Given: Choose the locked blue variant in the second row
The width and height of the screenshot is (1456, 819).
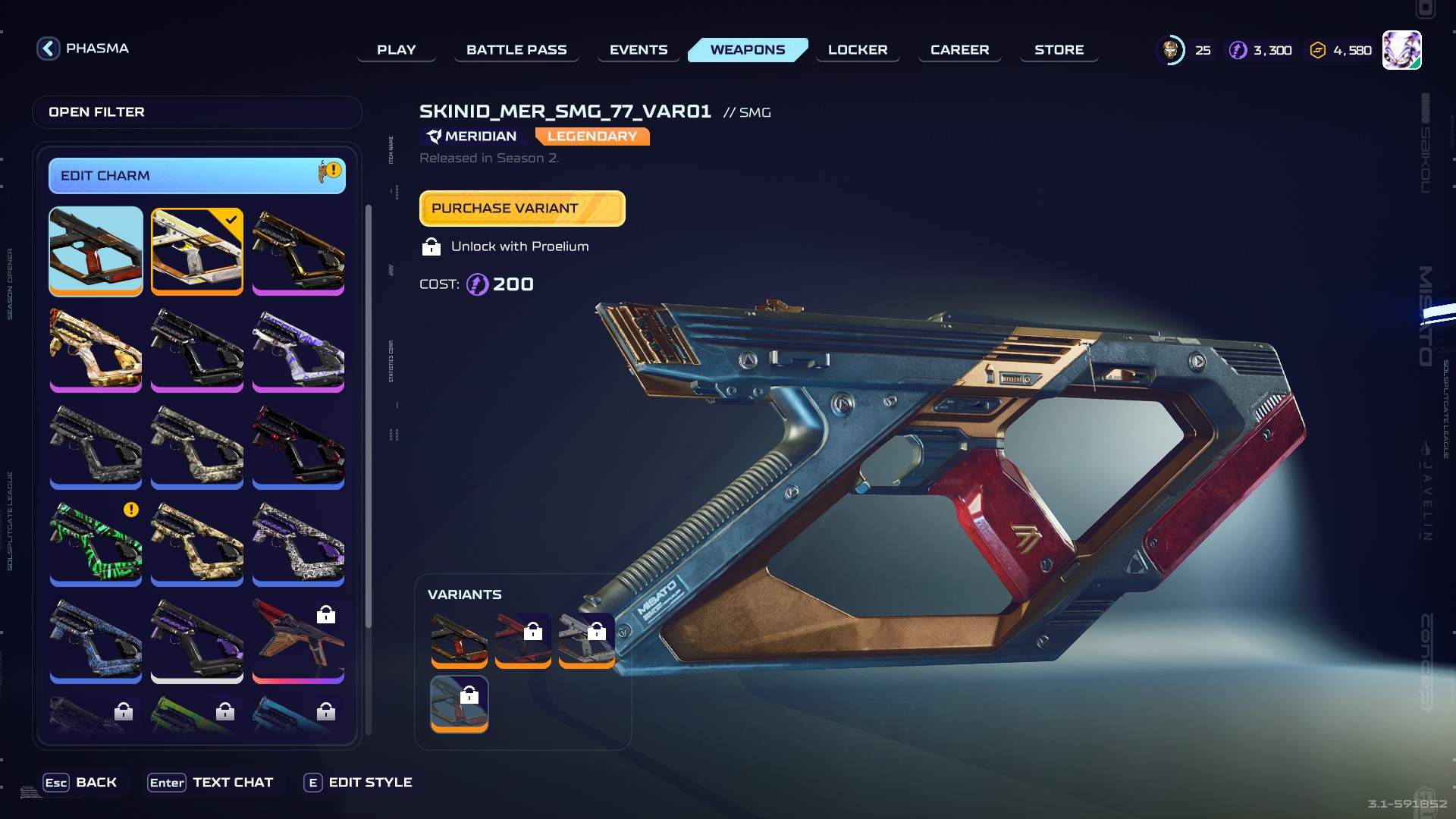Looking at the screenshot, I should tap(459, 703).
